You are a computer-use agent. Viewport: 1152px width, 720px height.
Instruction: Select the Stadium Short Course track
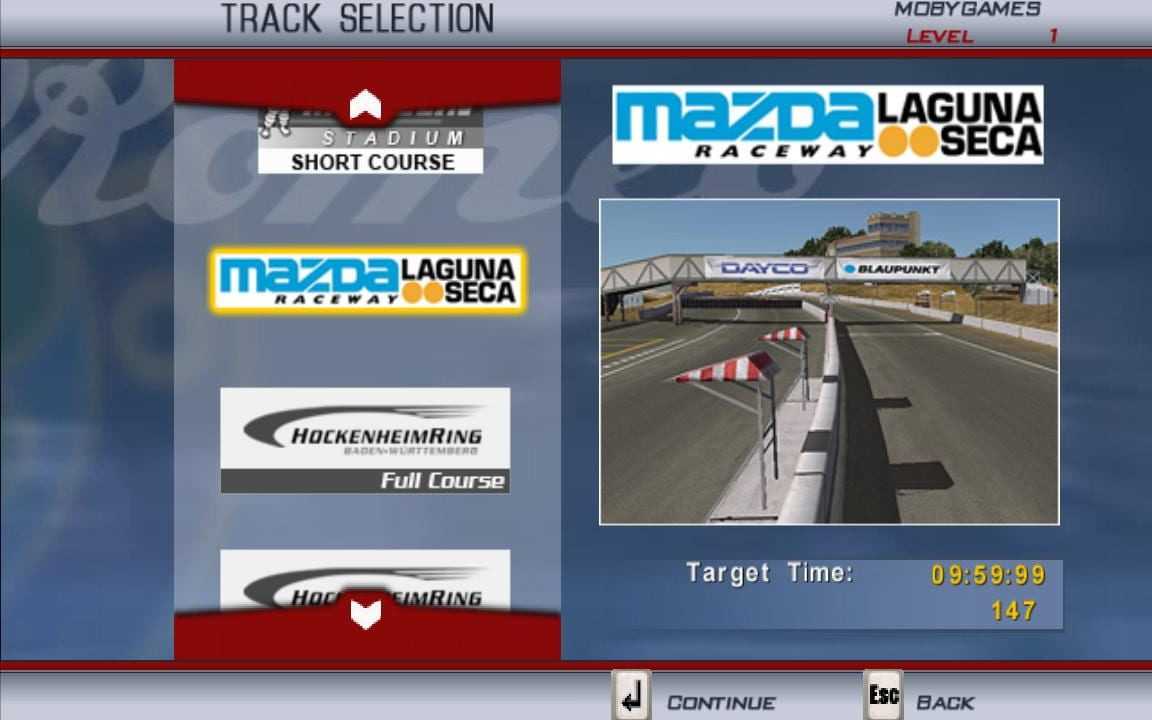point(370,150)
